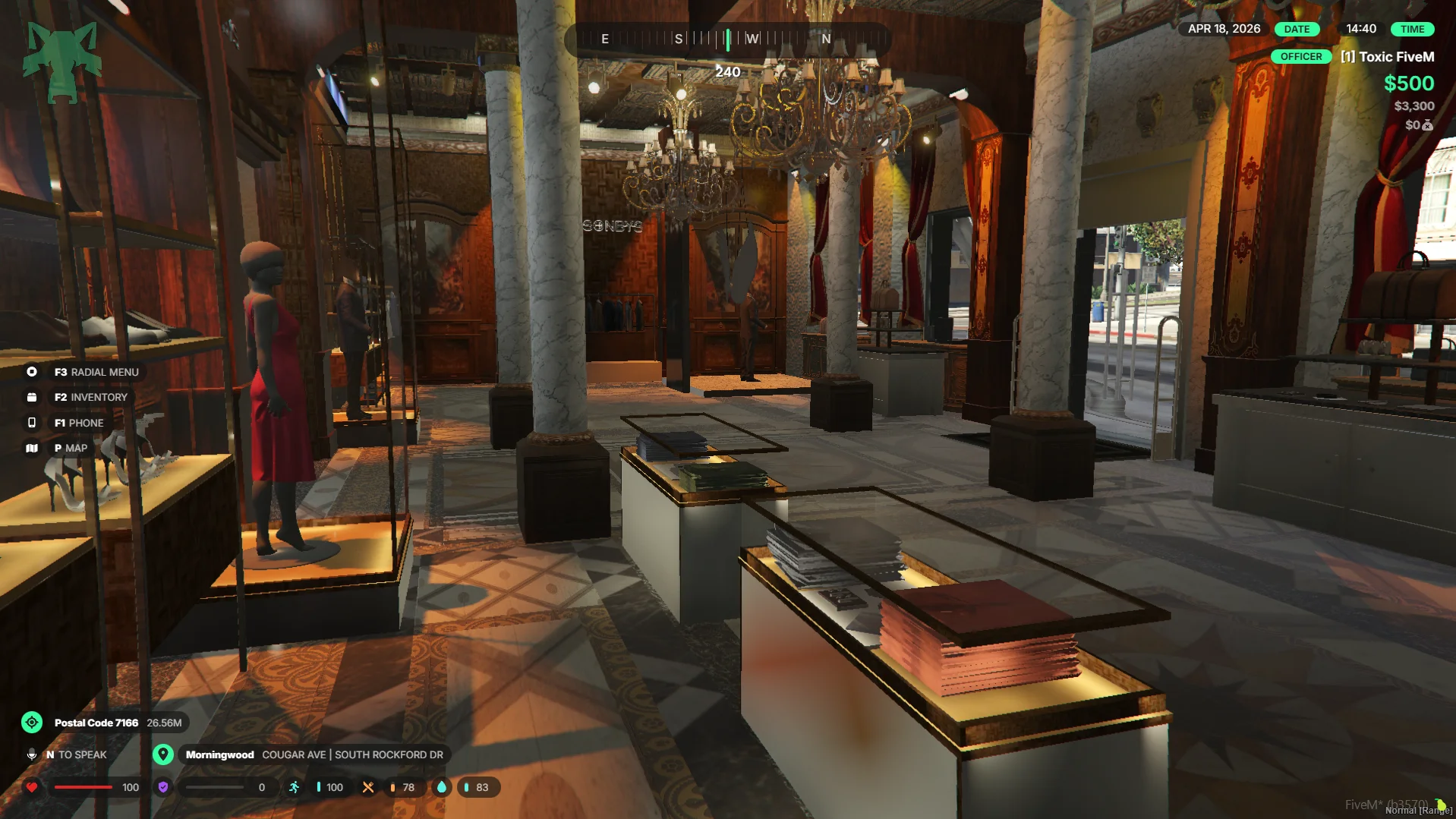The image size is (1456, 819).
Task: Click the water drop thirst icon
Action: point(442,787)
